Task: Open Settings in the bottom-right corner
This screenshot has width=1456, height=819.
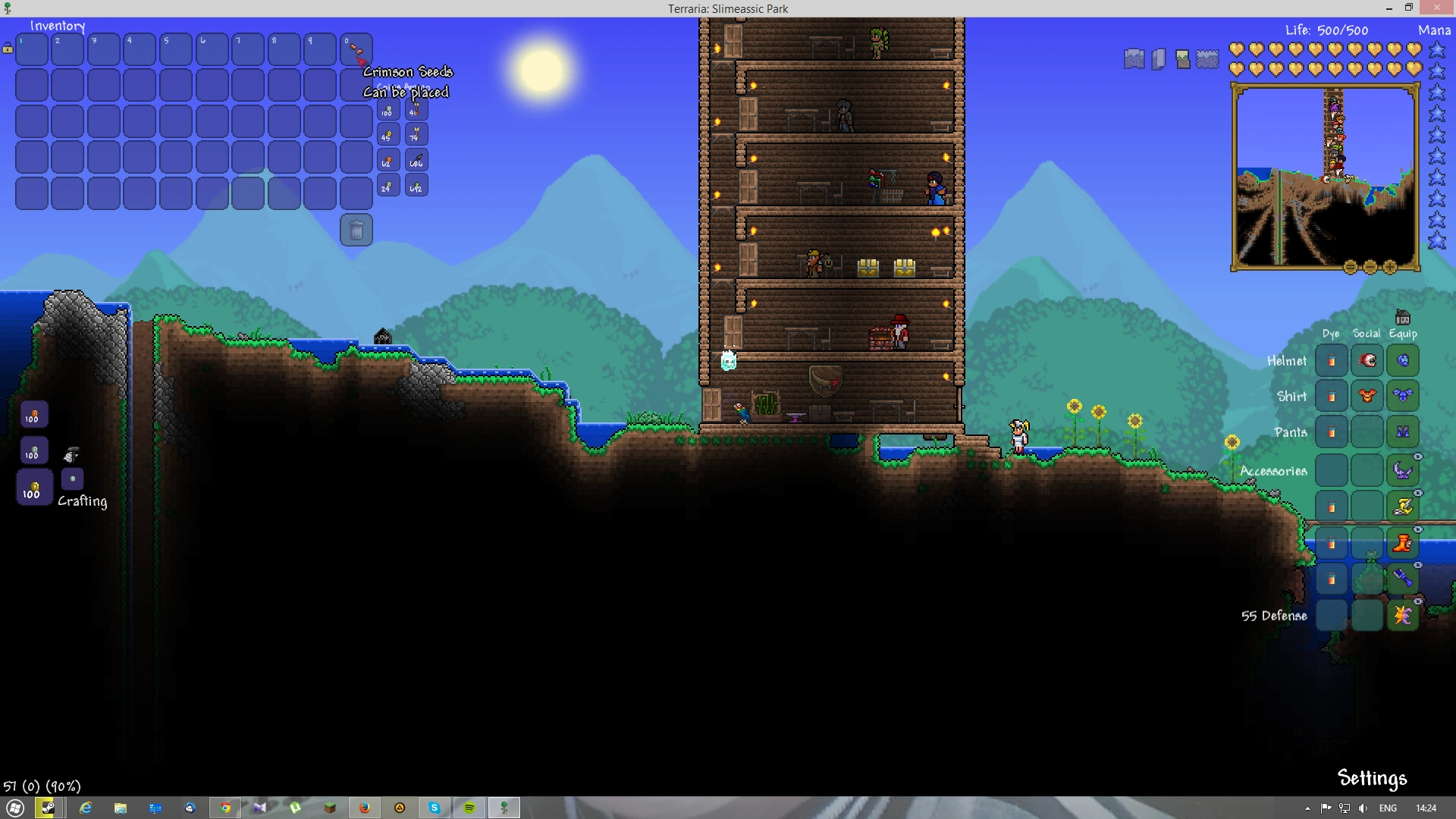Action: [x=1373, y=778]
